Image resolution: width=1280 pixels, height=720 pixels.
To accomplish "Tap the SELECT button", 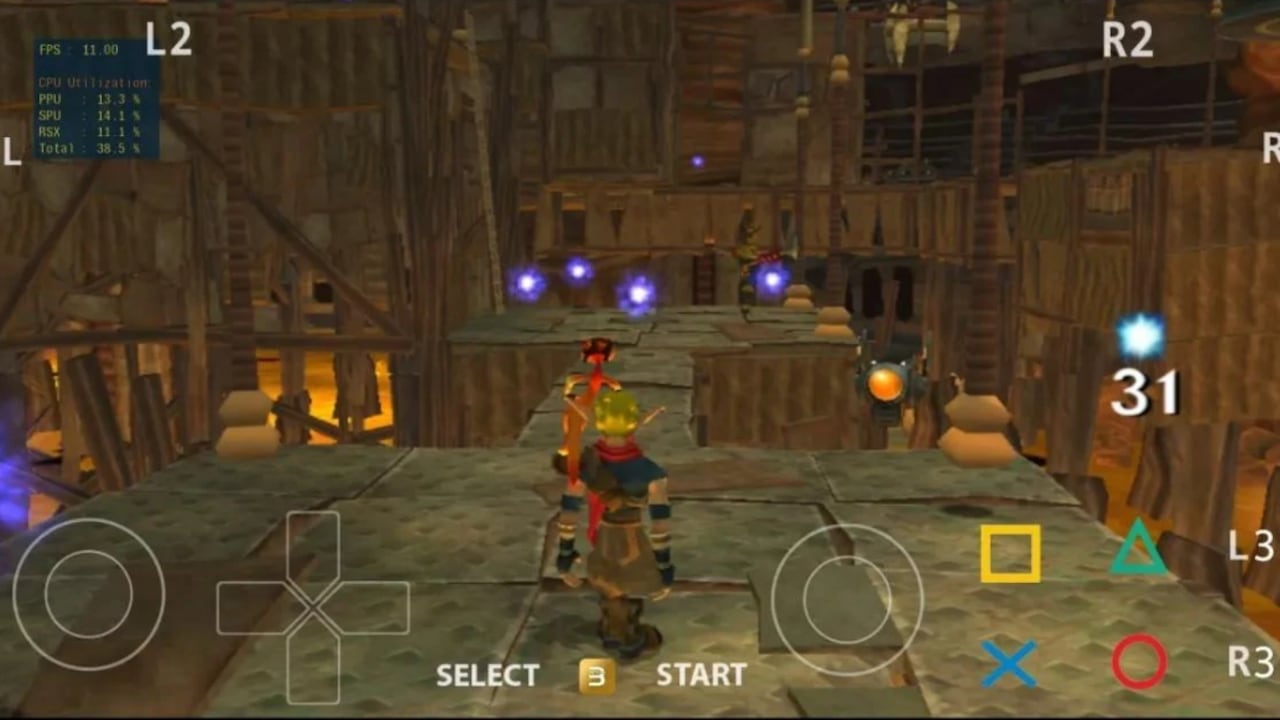I will 487,675.
